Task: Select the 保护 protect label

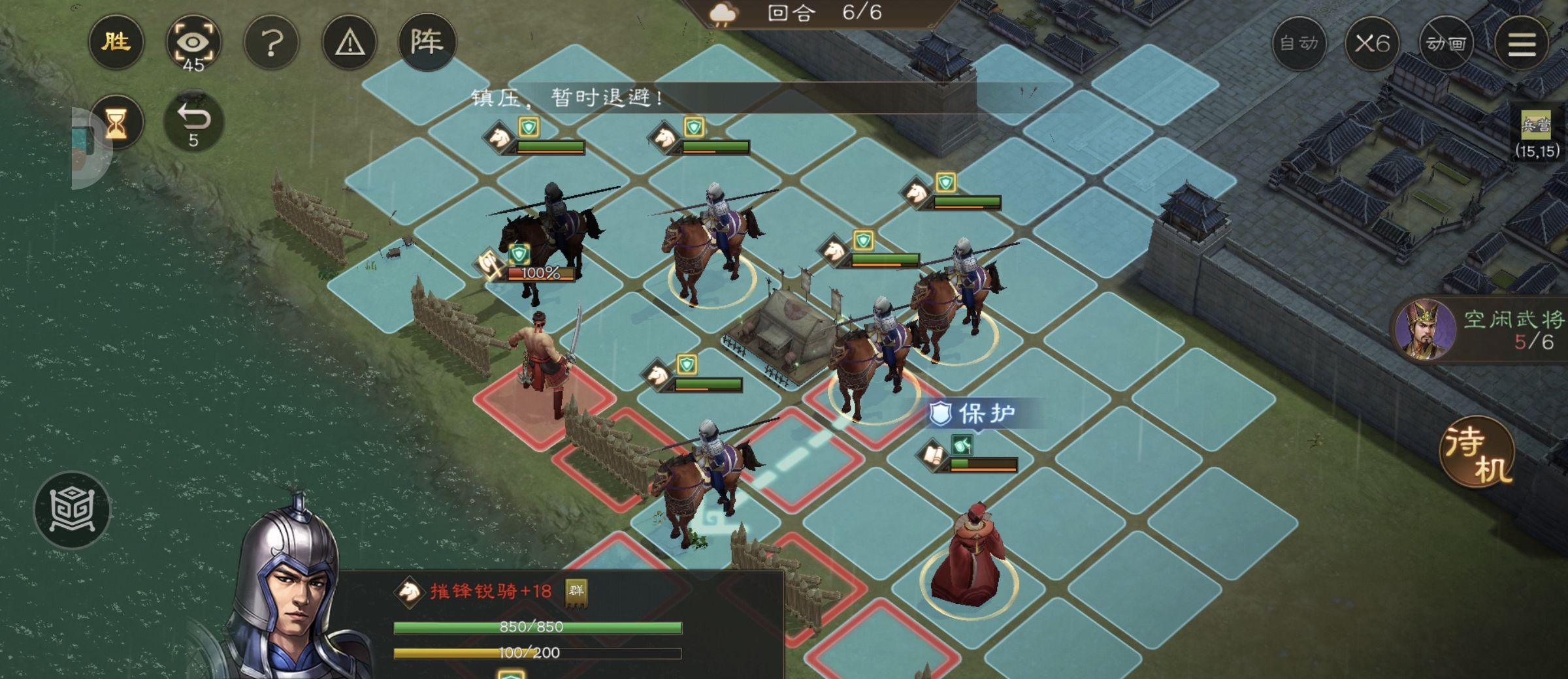Action: (x=975, y=414)
